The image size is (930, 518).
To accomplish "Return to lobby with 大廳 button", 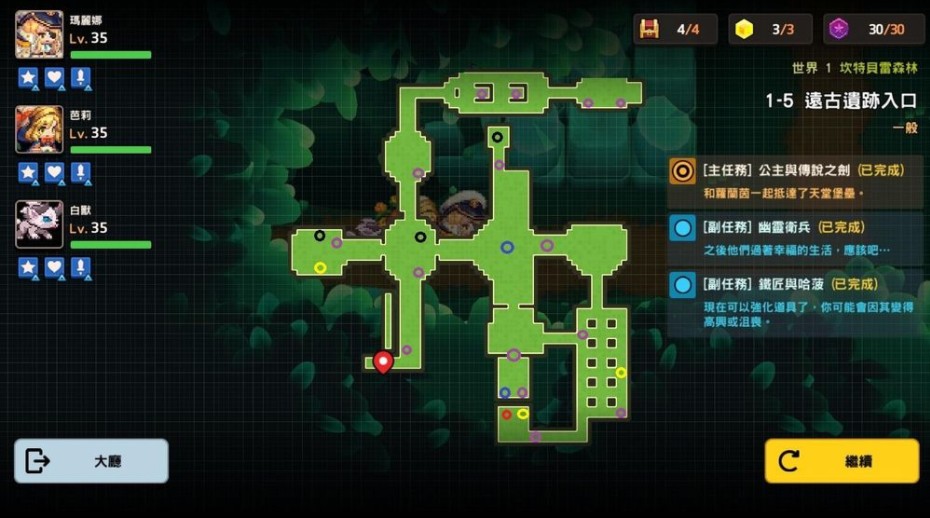I will 91,461.
